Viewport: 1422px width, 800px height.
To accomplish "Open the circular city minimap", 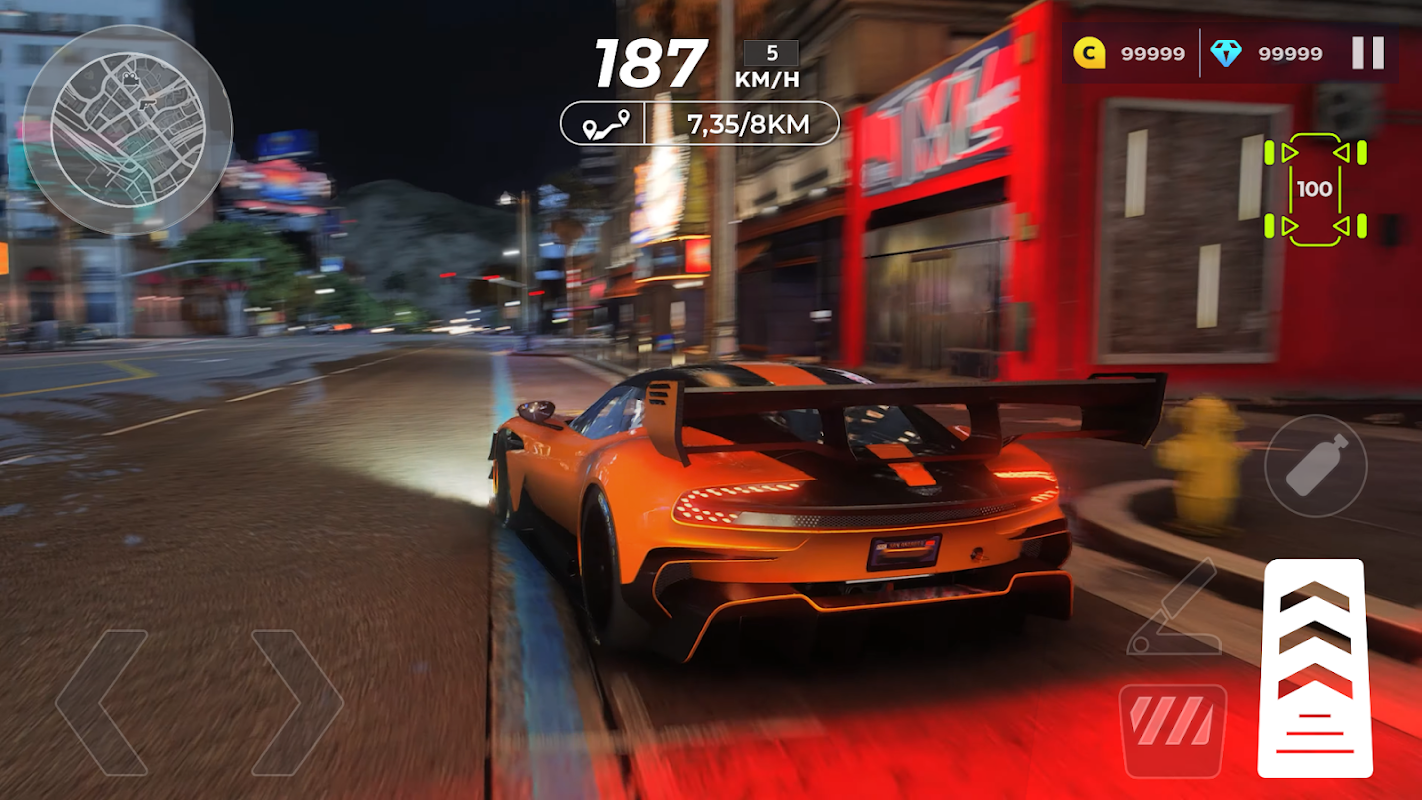I will point(127,130).
